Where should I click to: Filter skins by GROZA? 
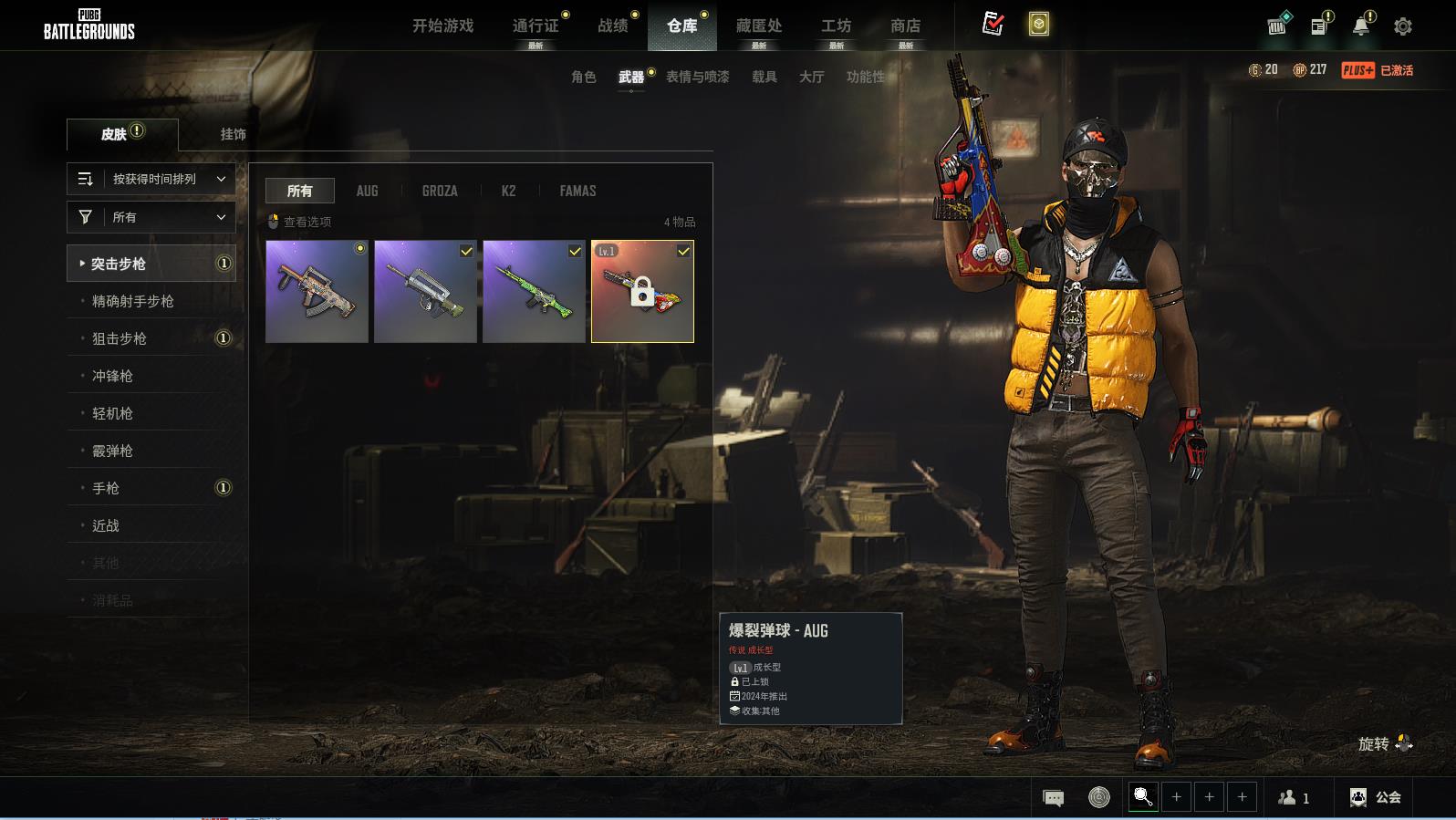click(x=440, y=191)
